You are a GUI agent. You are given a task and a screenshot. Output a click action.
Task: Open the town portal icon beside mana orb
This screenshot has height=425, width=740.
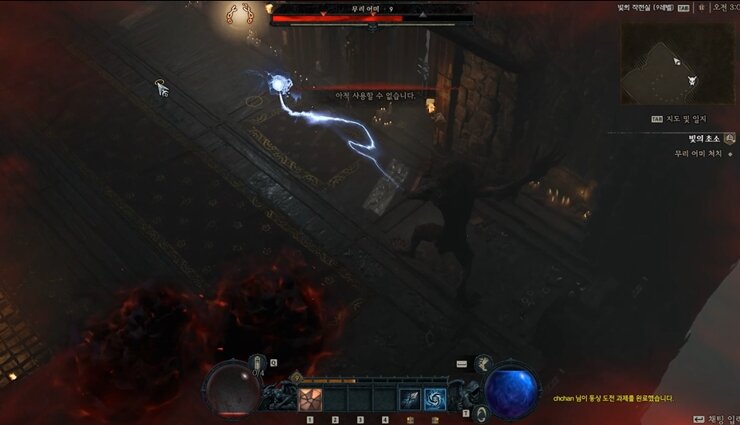pyautogui.click(x=481, y=412)
